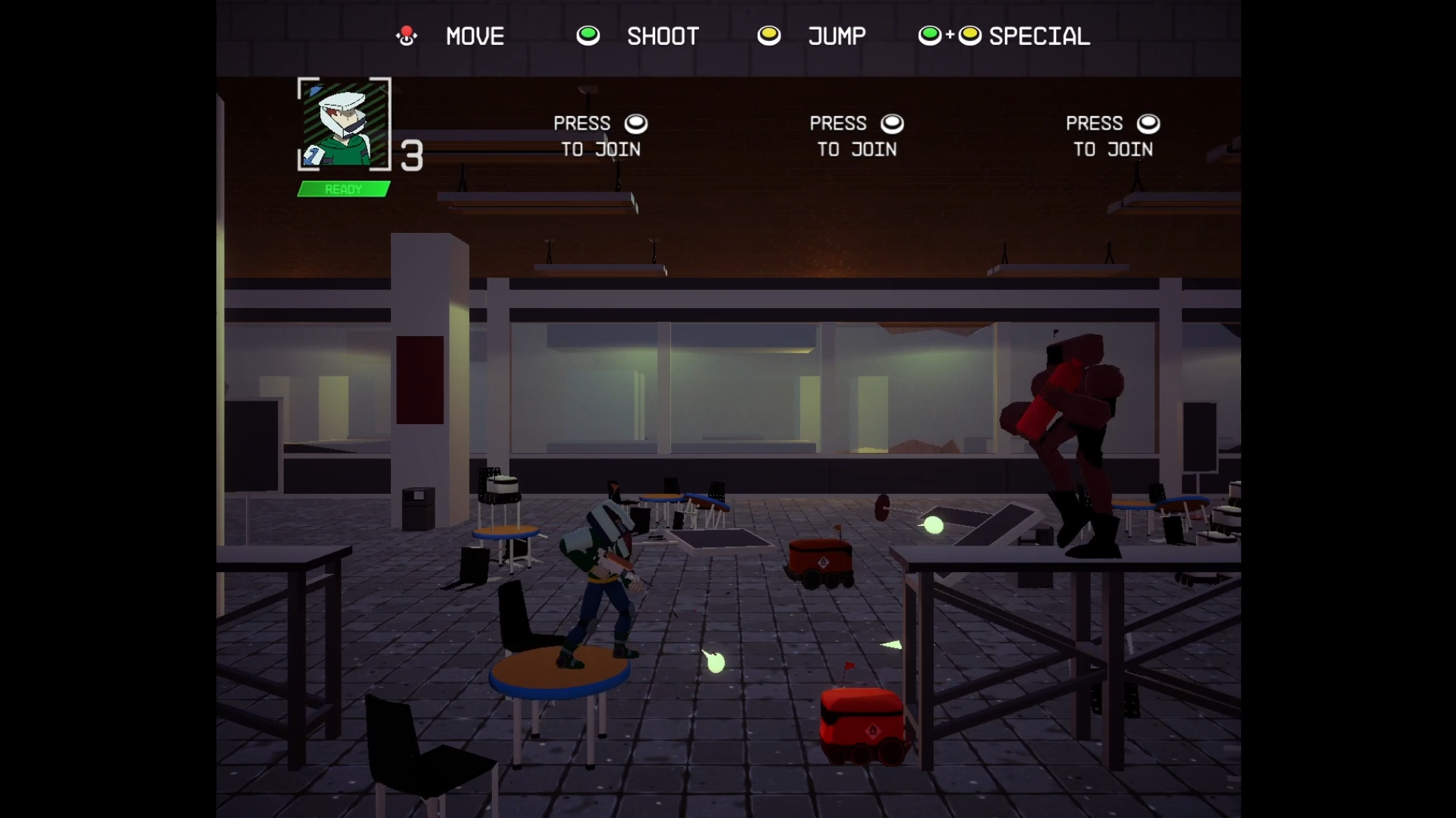The height and width of the screenshot is (818, 1456).
Task: Click the player one character portrait
Action: tap(344, 124)
